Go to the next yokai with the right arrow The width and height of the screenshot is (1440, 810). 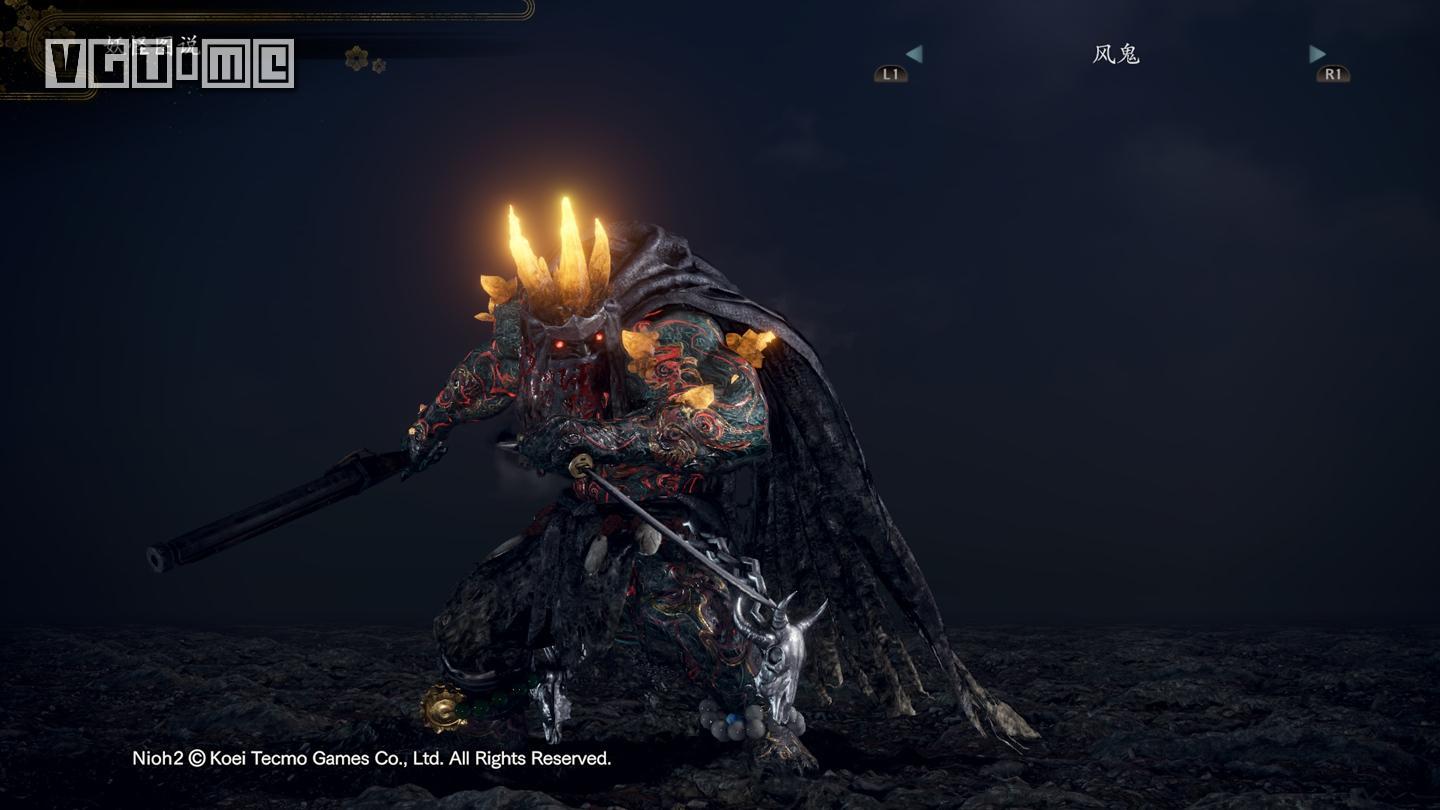click(1317, 55)
